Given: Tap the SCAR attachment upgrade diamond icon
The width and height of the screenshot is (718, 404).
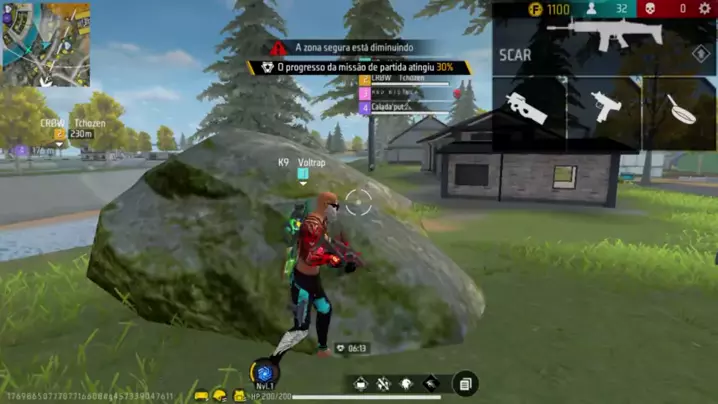Looking at the screenshot, I should 701,55.
